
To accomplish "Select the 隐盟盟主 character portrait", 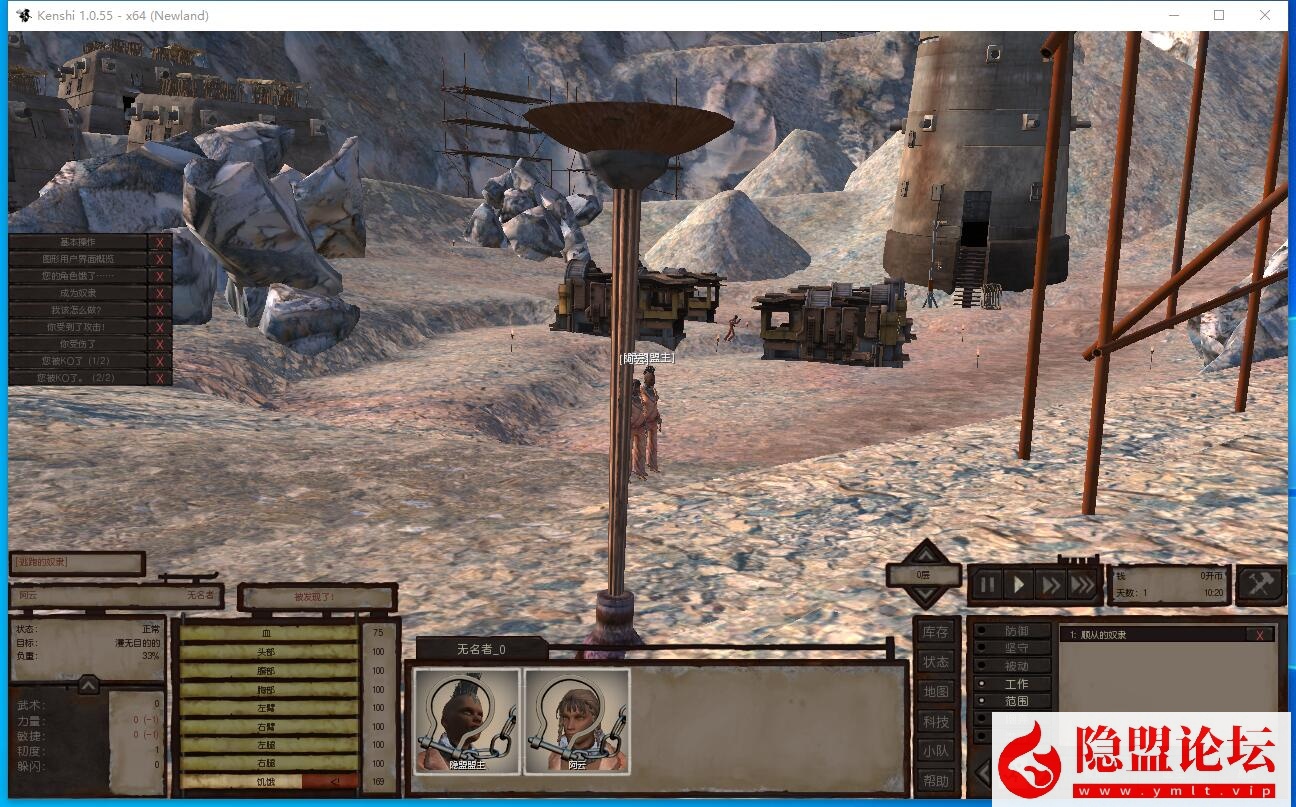I will point(467,721).
